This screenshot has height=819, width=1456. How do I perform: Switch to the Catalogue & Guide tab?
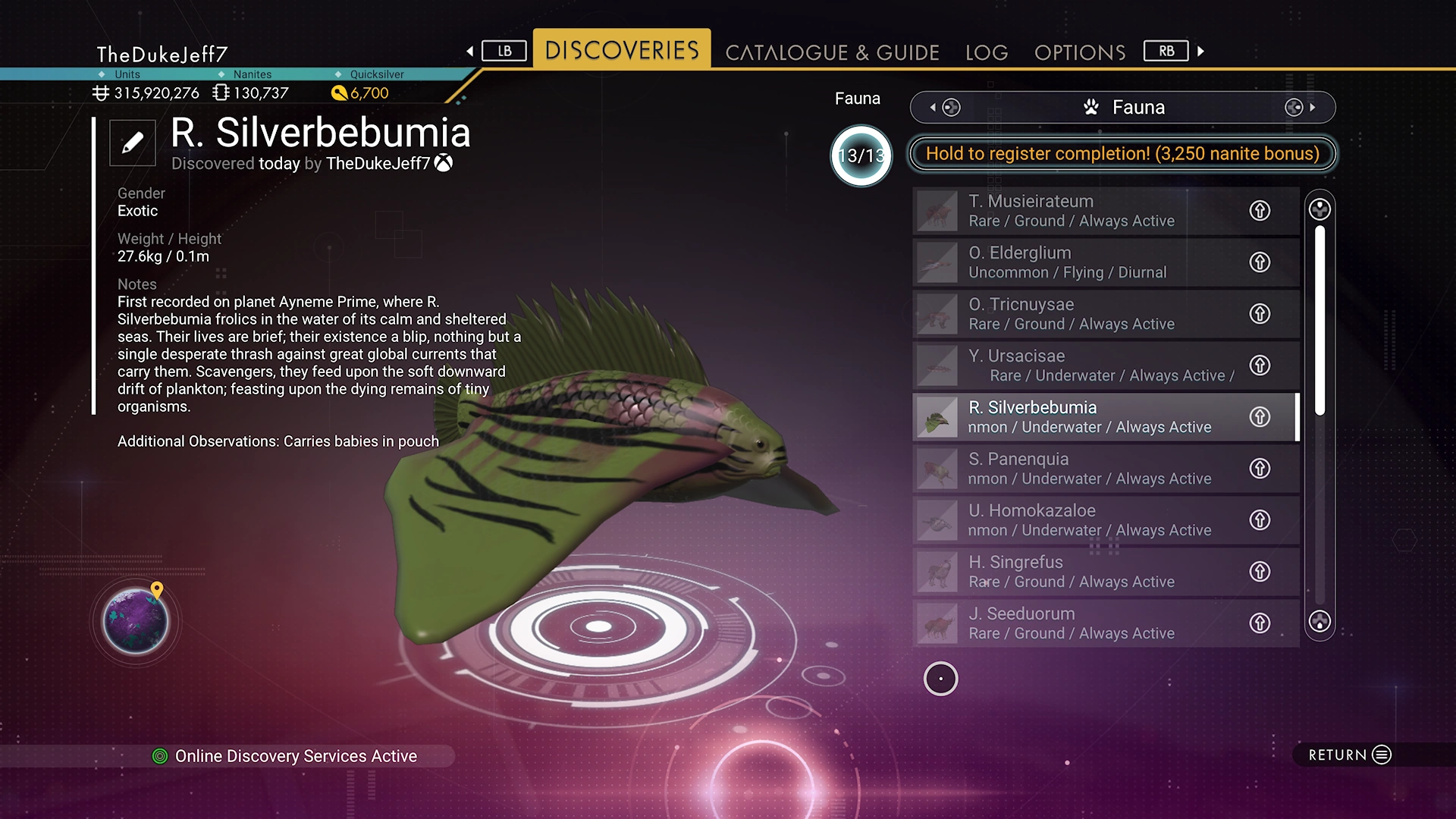click(832, 52)
